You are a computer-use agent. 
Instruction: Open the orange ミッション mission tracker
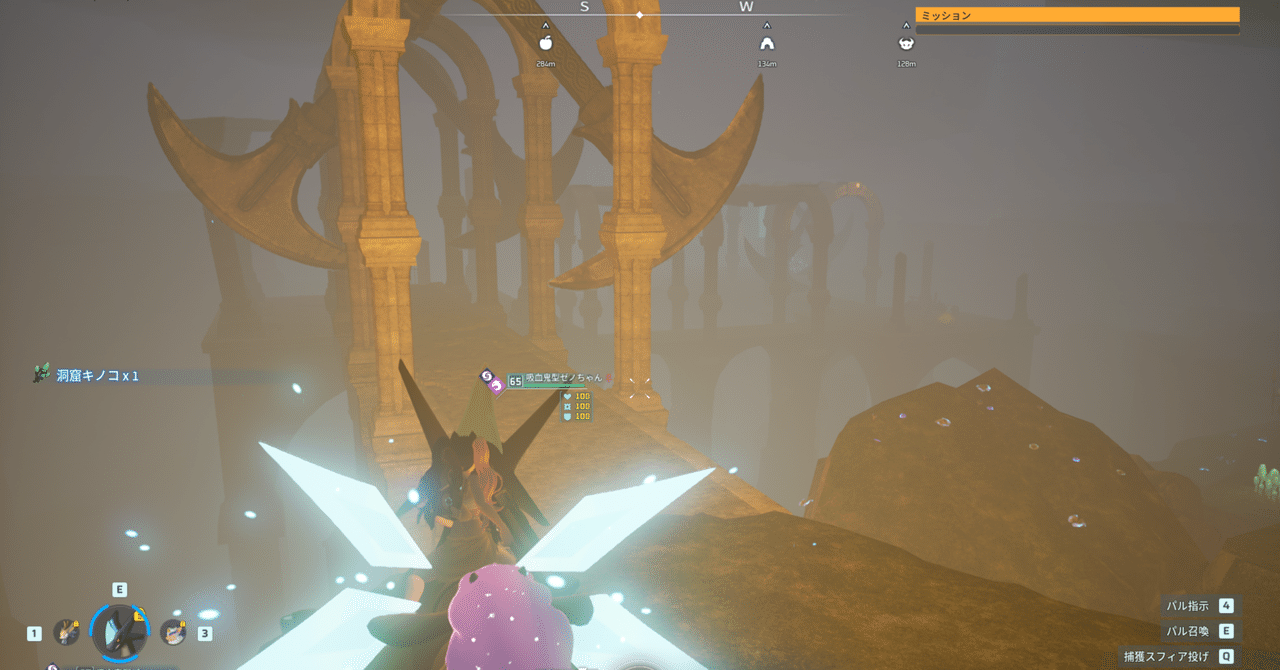click(1077, 15)
